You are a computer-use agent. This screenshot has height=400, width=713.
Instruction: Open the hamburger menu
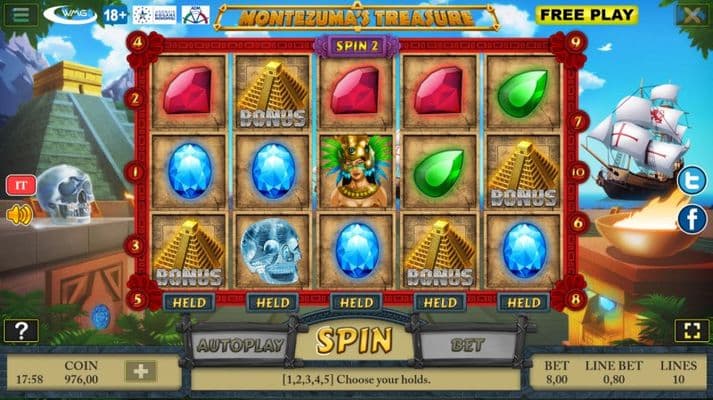(x=20, y=14)
